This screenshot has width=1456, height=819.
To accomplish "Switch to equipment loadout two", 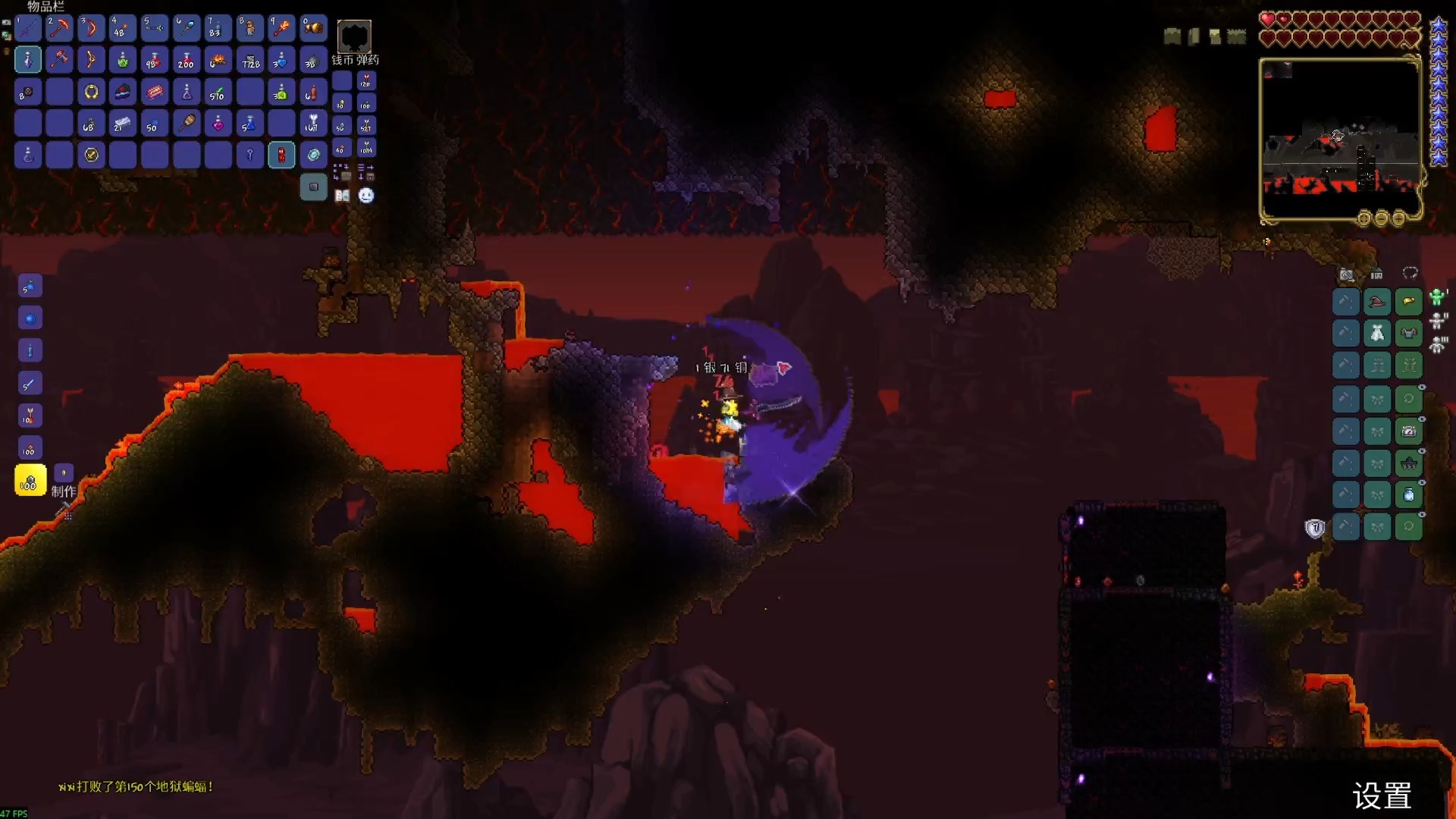I will [1438, 321].
